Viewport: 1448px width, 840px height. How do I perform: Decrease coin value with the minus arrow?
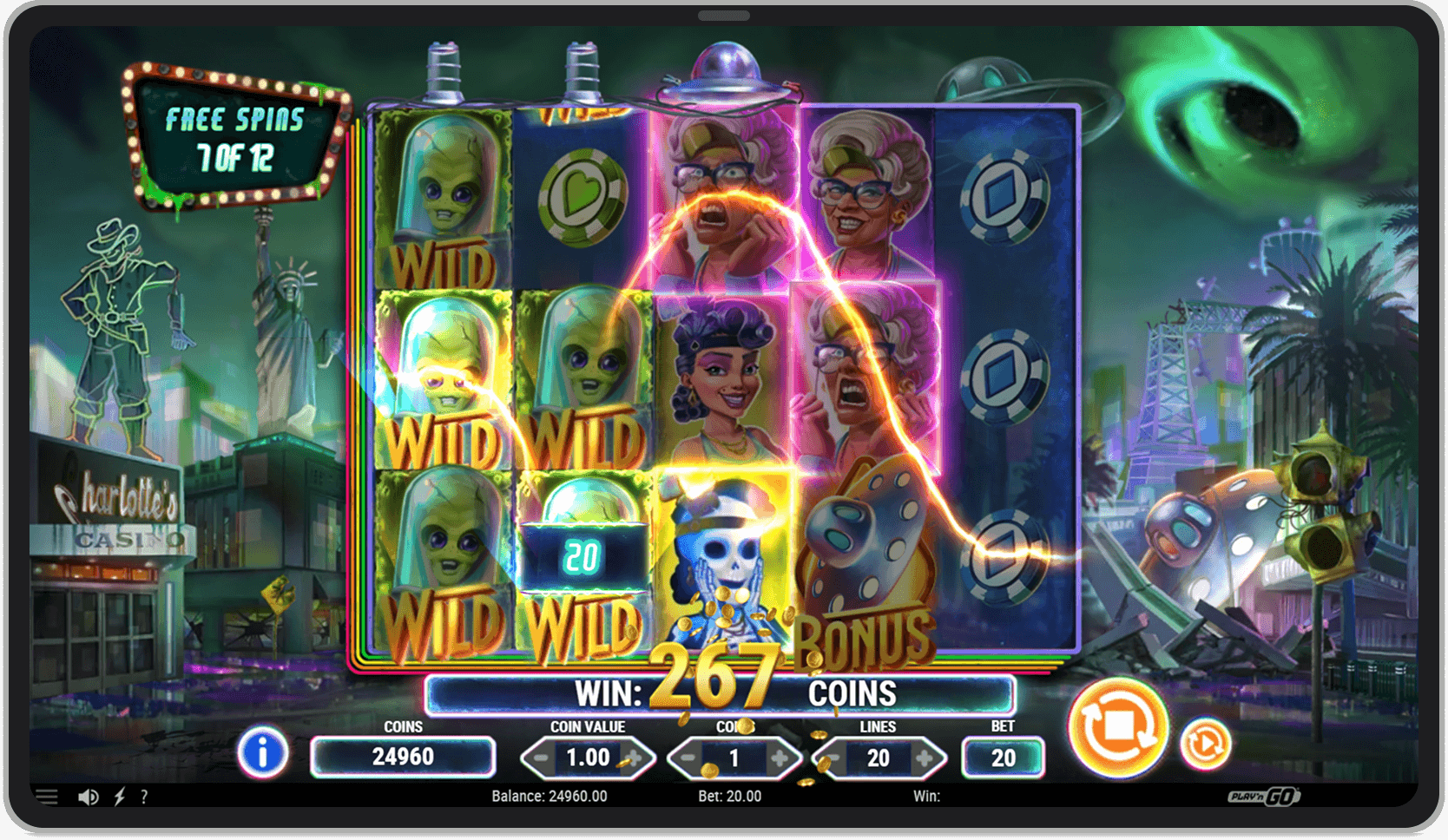[x=541, y=757]
